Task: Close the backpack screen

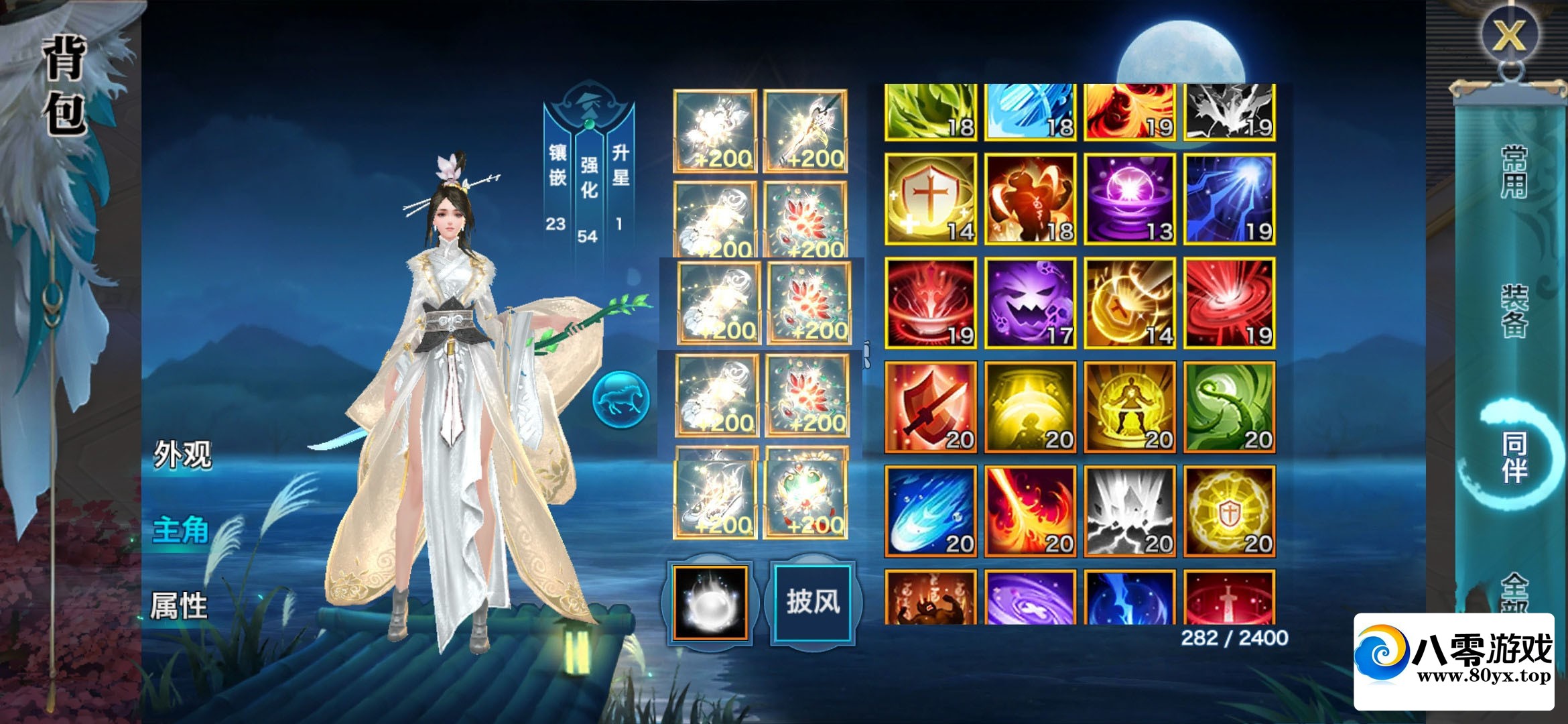Action: pos(1508,35)
